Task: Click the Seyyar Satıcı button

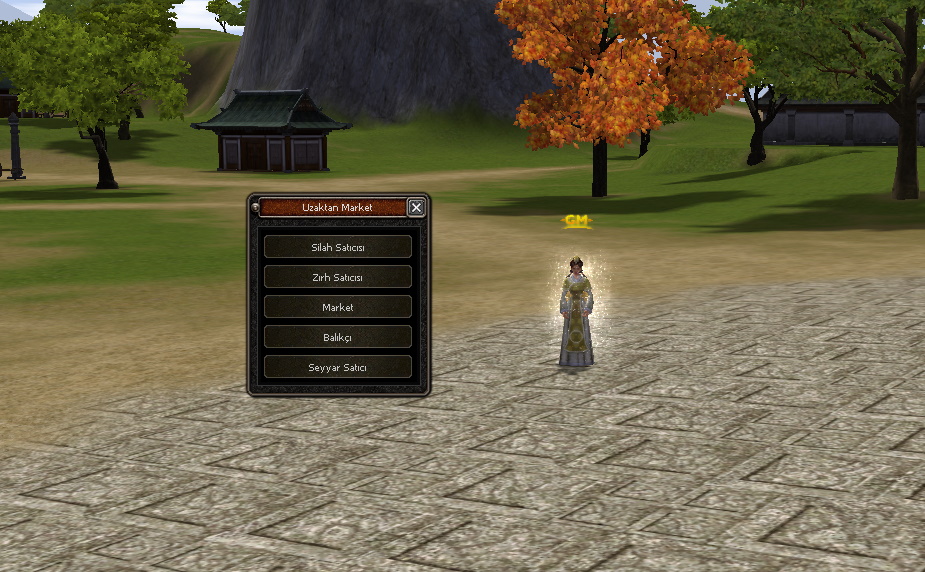Action: (338, 367)
